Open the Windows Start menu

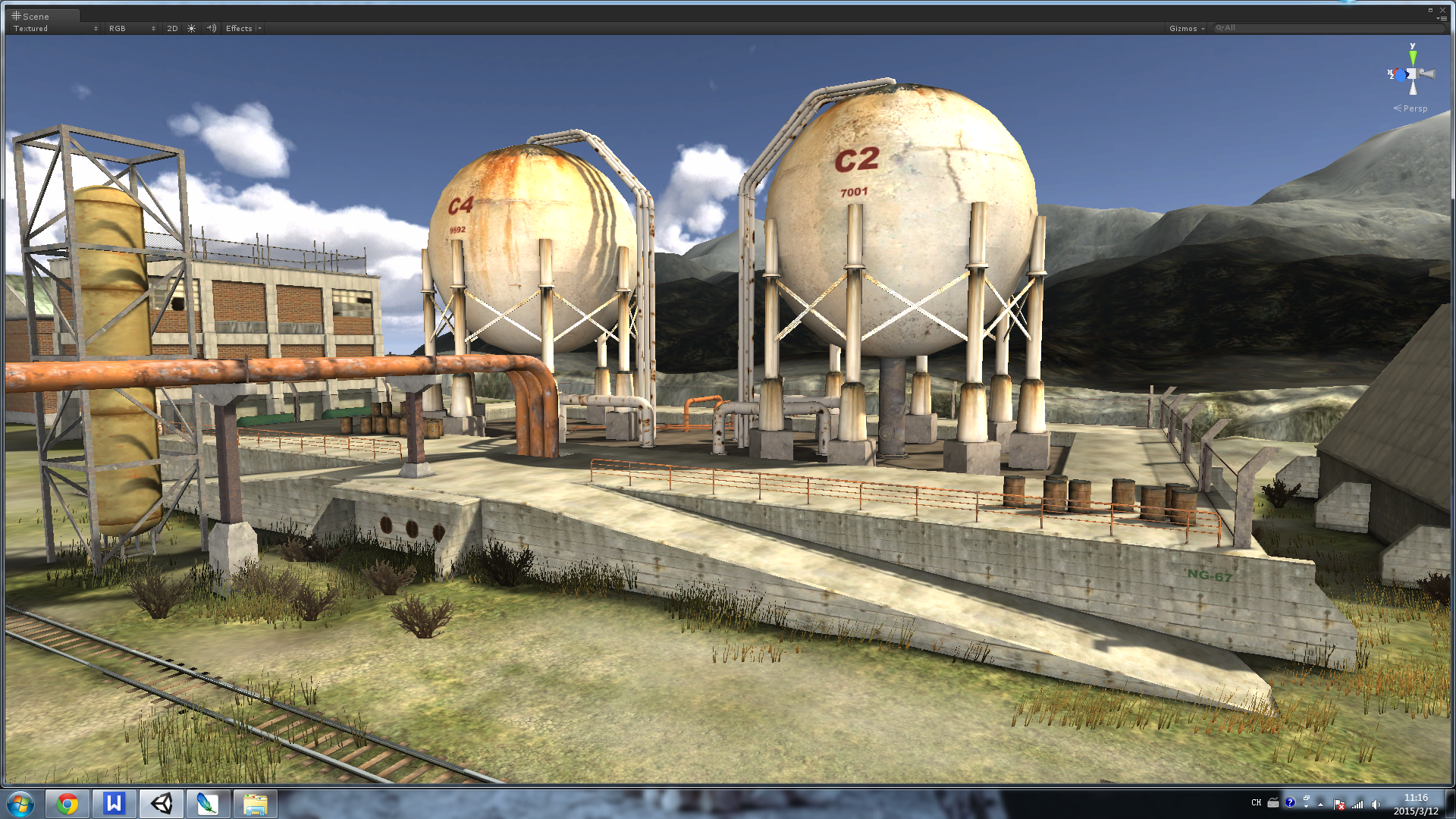point(20,804)
